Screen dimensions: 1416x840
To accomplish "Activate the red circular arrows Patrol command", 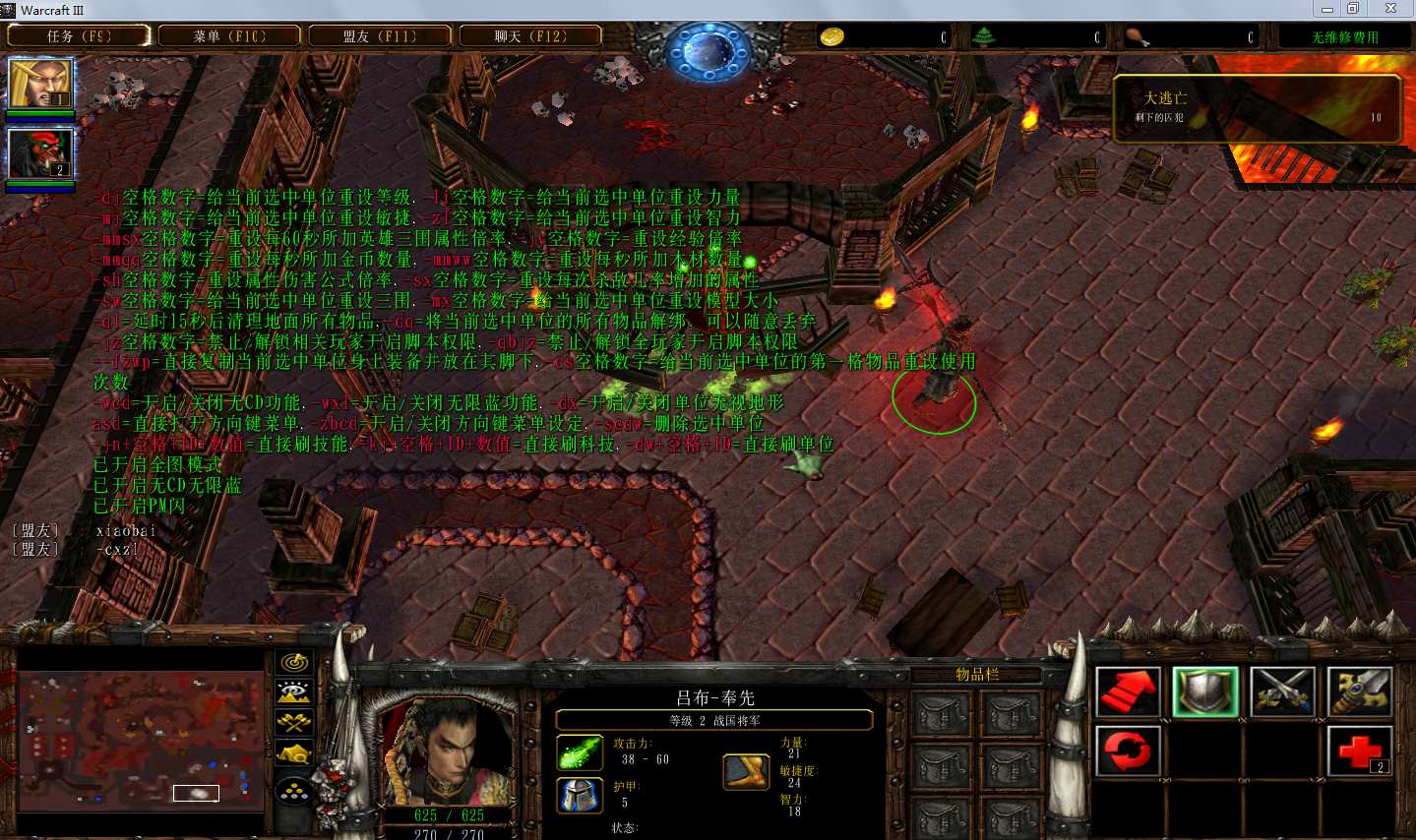I will coord(1129,752).
